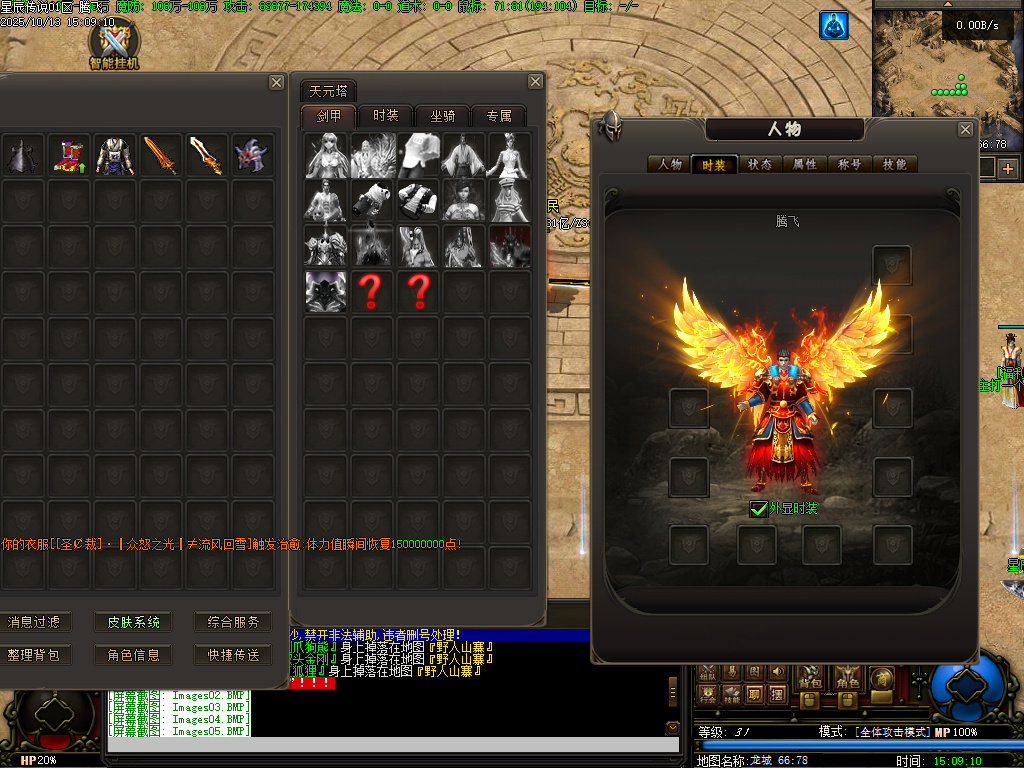Open the 专属 exclusive tab

coord(499,116)
